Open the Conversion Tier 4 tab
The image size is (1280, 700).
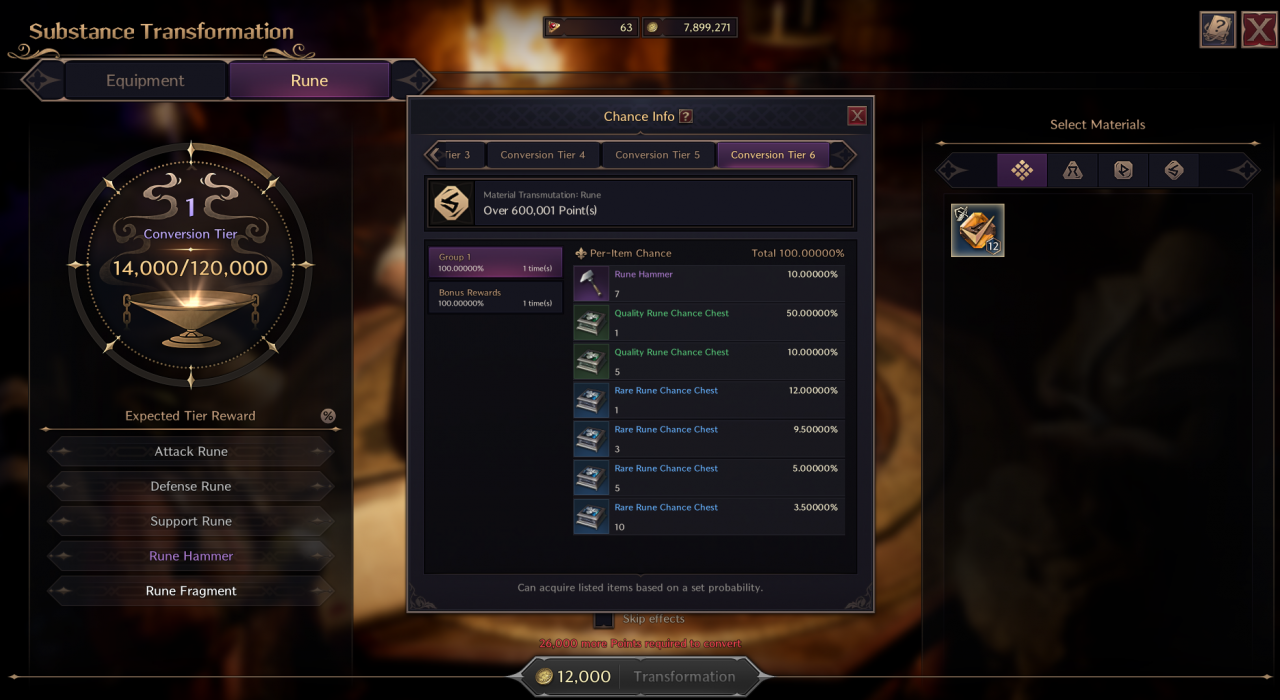coord(543,155)
